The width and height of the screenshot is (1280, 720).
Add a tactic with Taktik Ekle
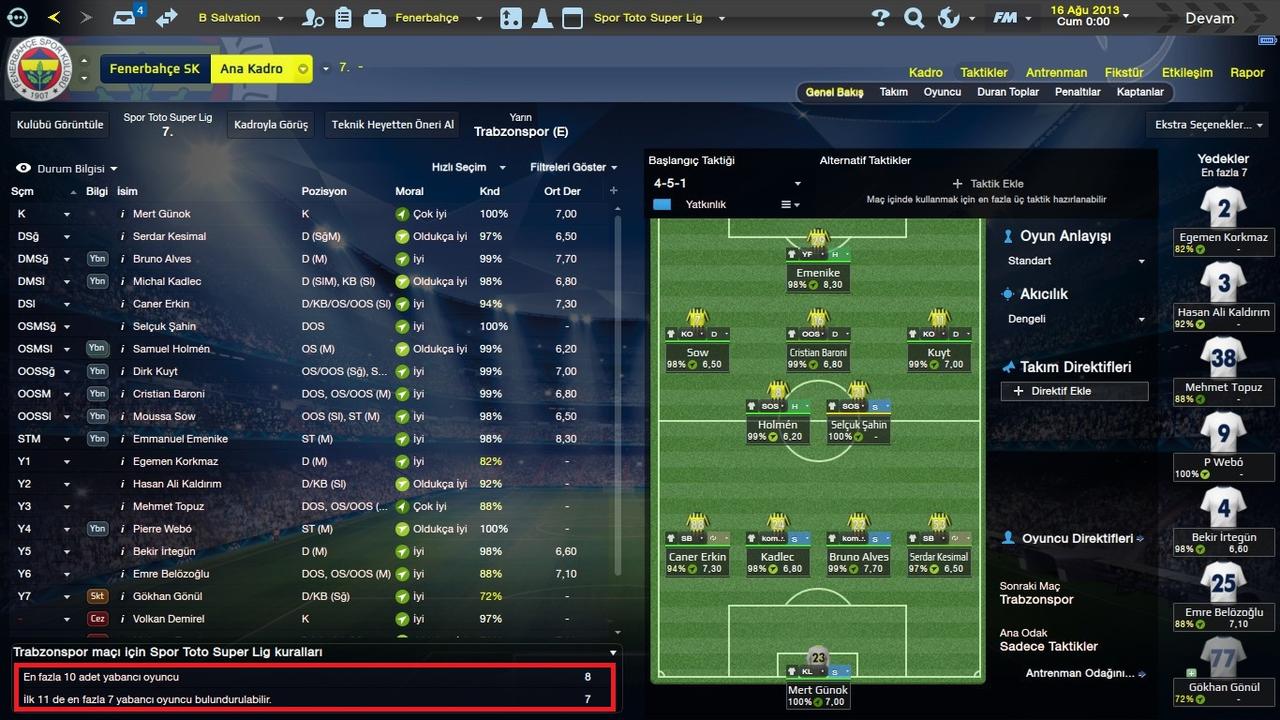click(988, 184)
